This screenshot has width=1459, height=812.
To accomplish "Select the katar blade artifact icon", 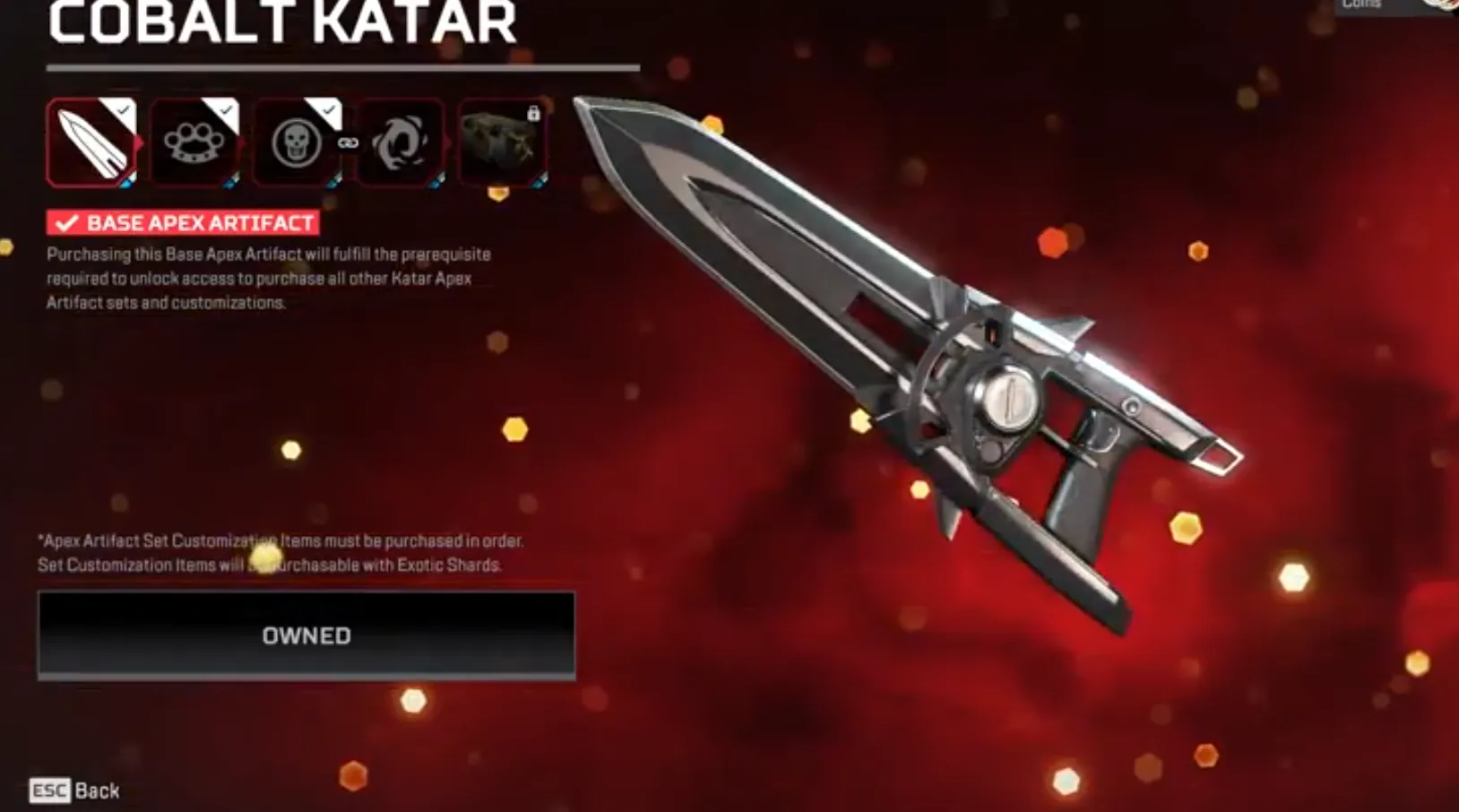I will pos(90,143).
